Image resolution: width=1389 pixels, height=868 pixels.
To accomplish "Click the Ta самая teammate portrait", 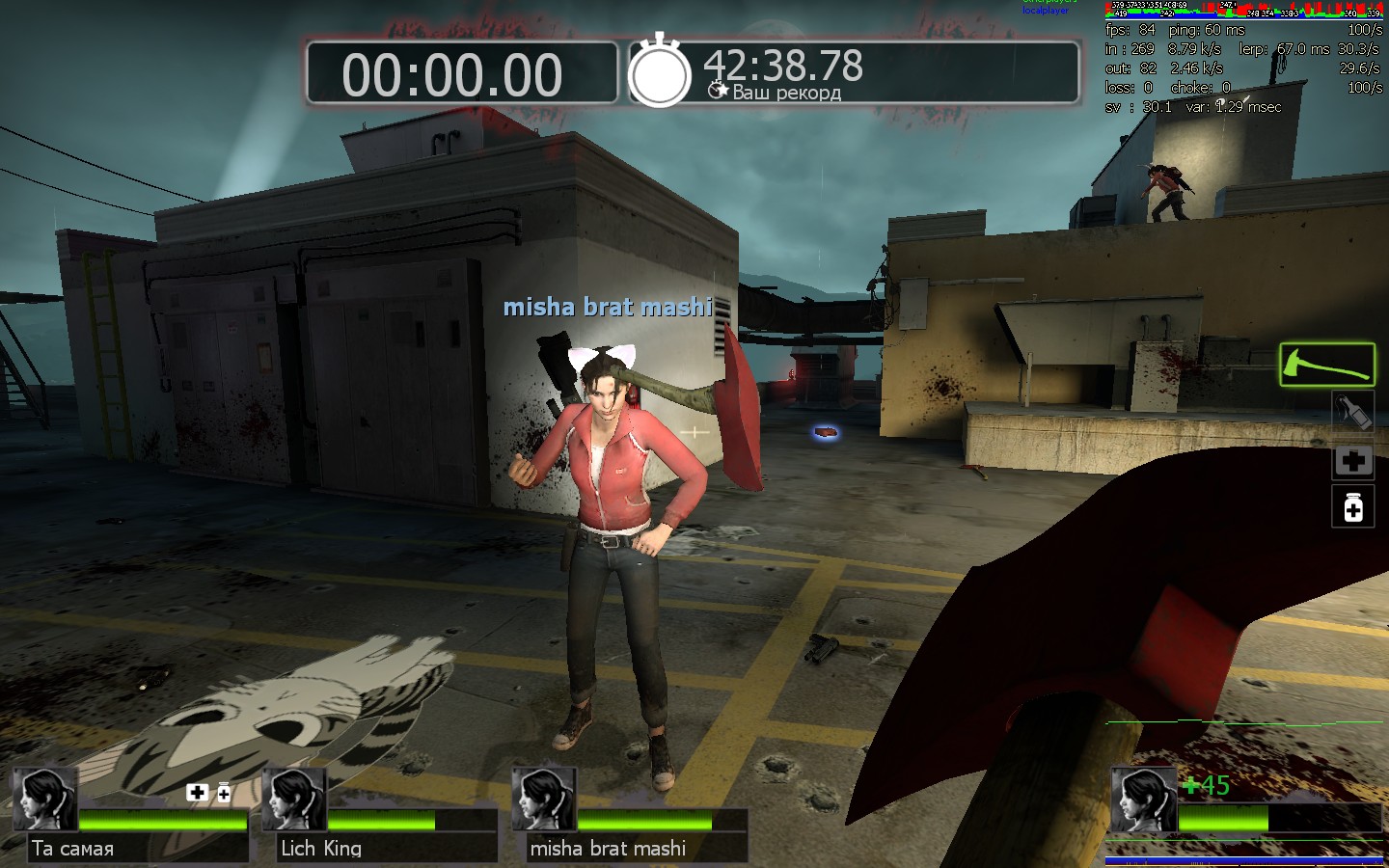I will 44,800.
